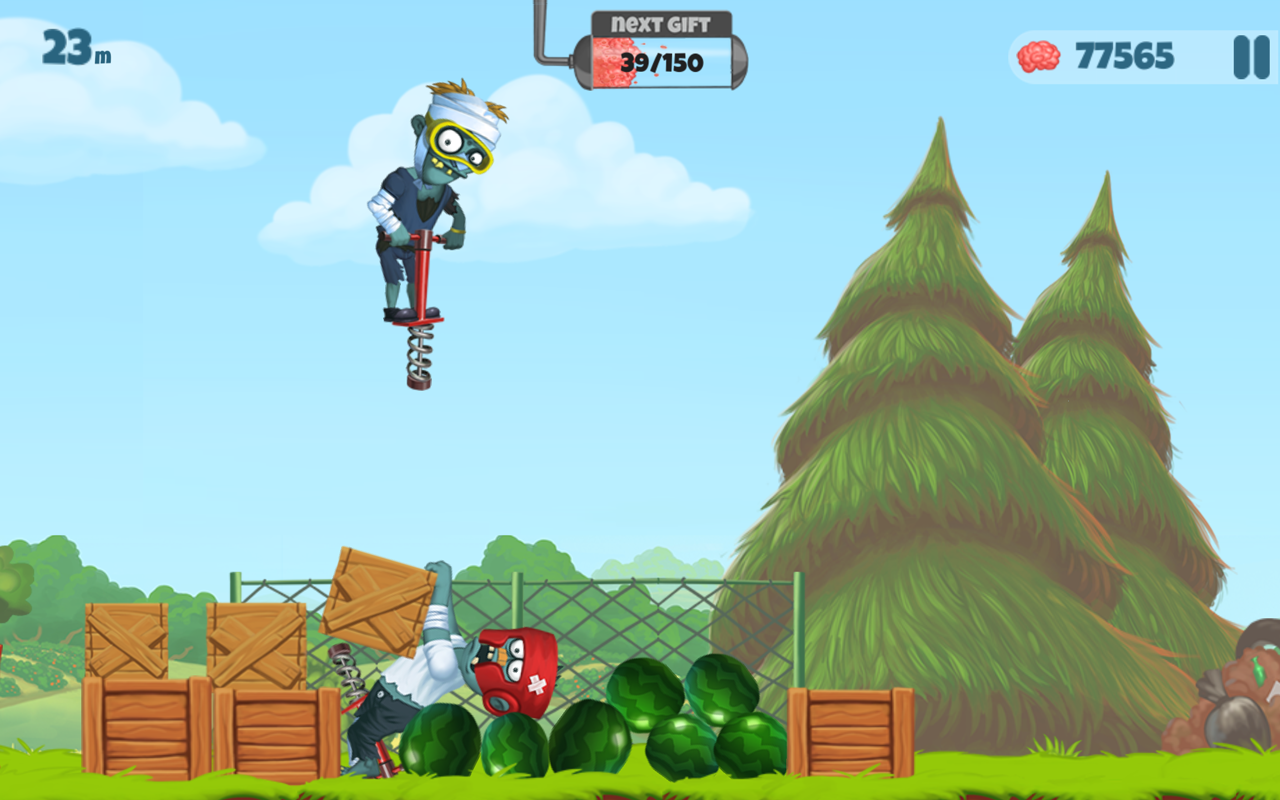
Task: Tap the brain currency icon
Action: (x=1037, y=56)
